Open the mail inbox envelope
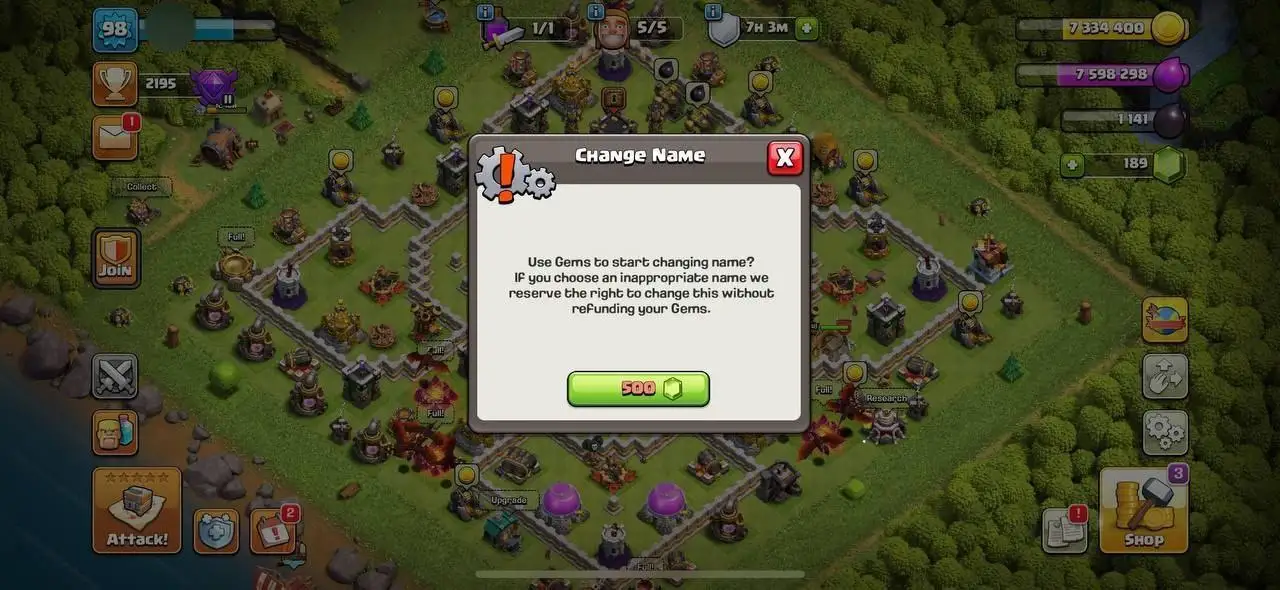Screen dimensions: 1280x590 115,137
